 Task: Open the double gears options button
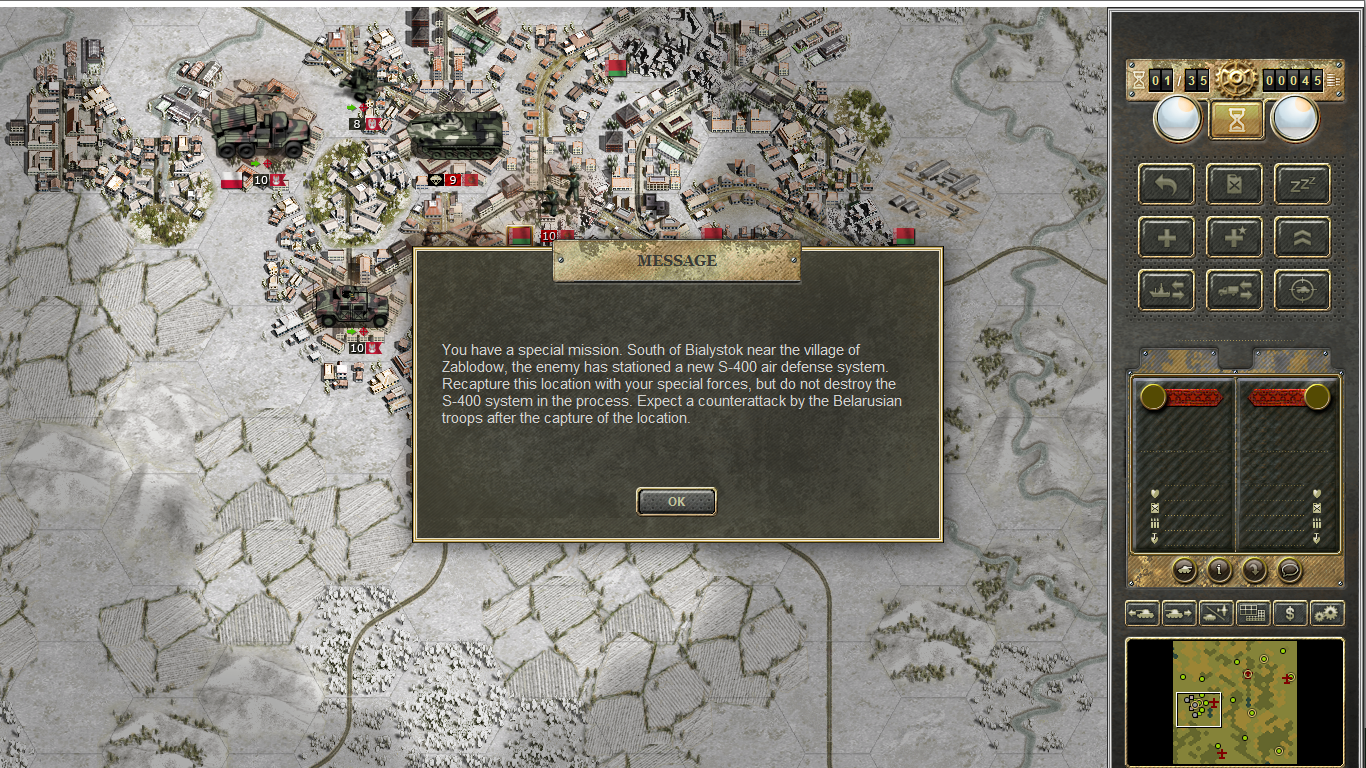pos(1328,613)
